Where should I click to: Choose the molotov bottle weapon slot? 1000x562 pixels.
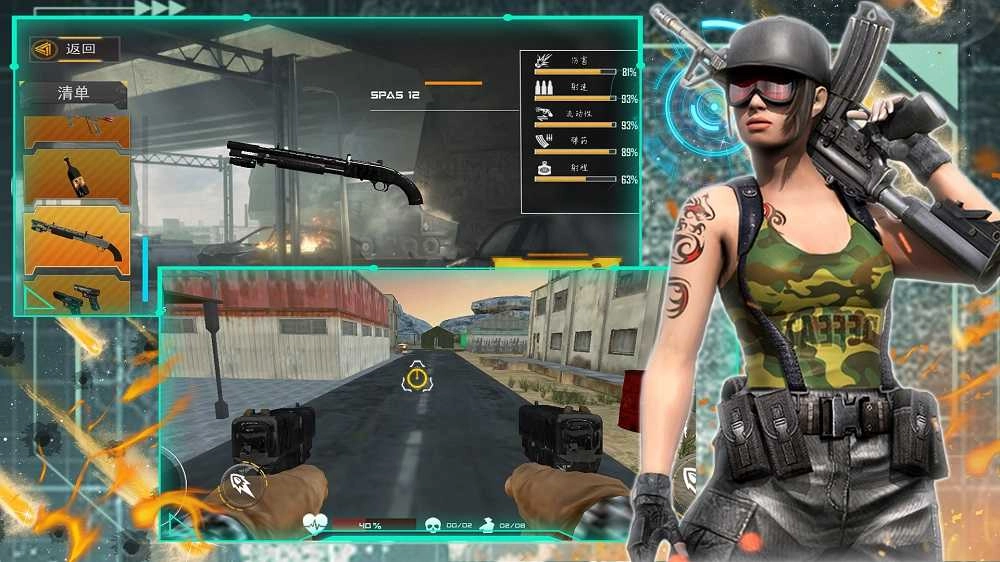click(76, 177)
